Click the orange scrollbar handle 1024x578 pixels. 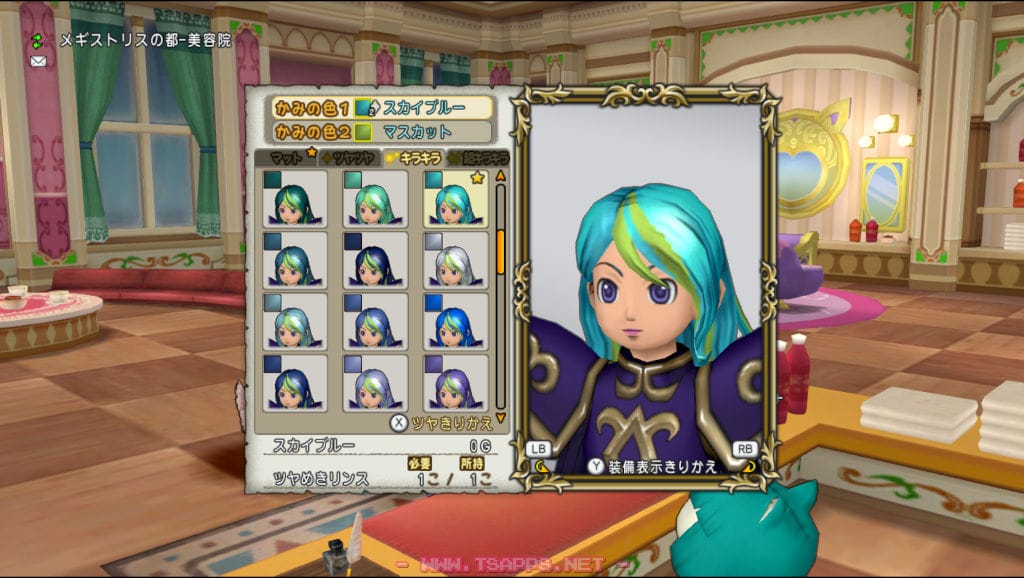[501, 250]
